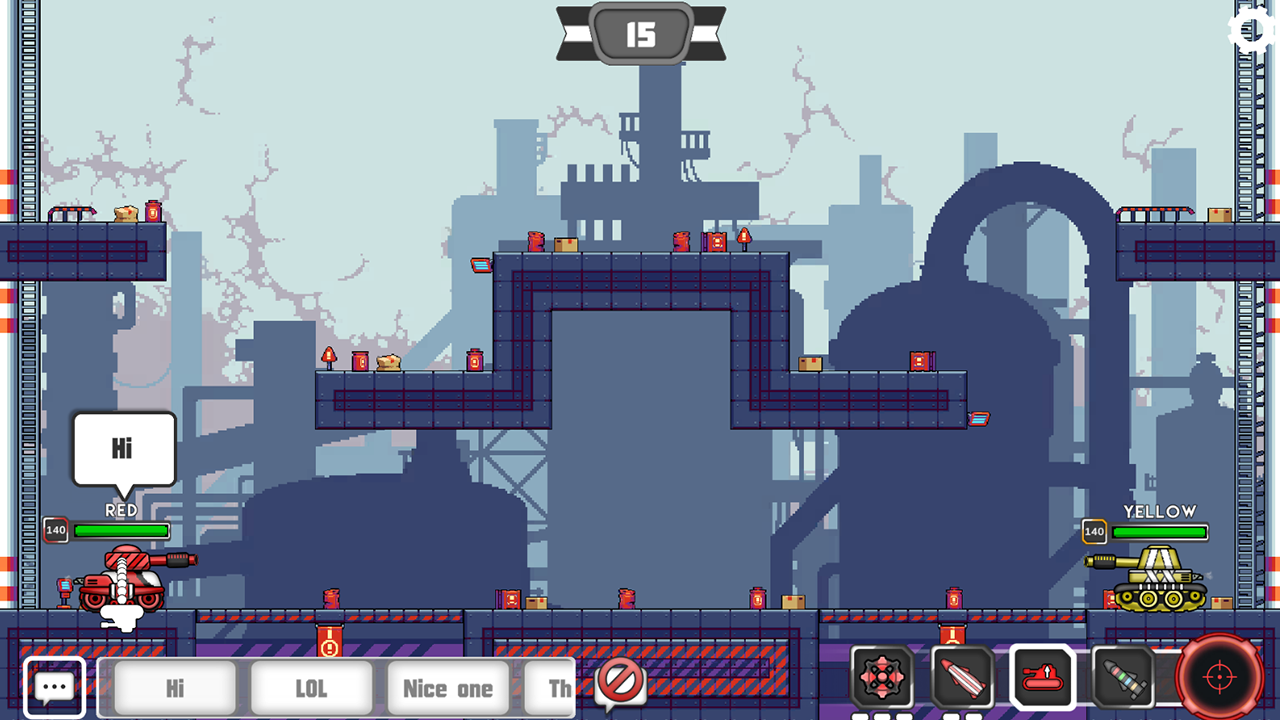The image size is (1280, 720).
Task: Toggle the blocked-speech mute chat icon
Action: [620, 682]
